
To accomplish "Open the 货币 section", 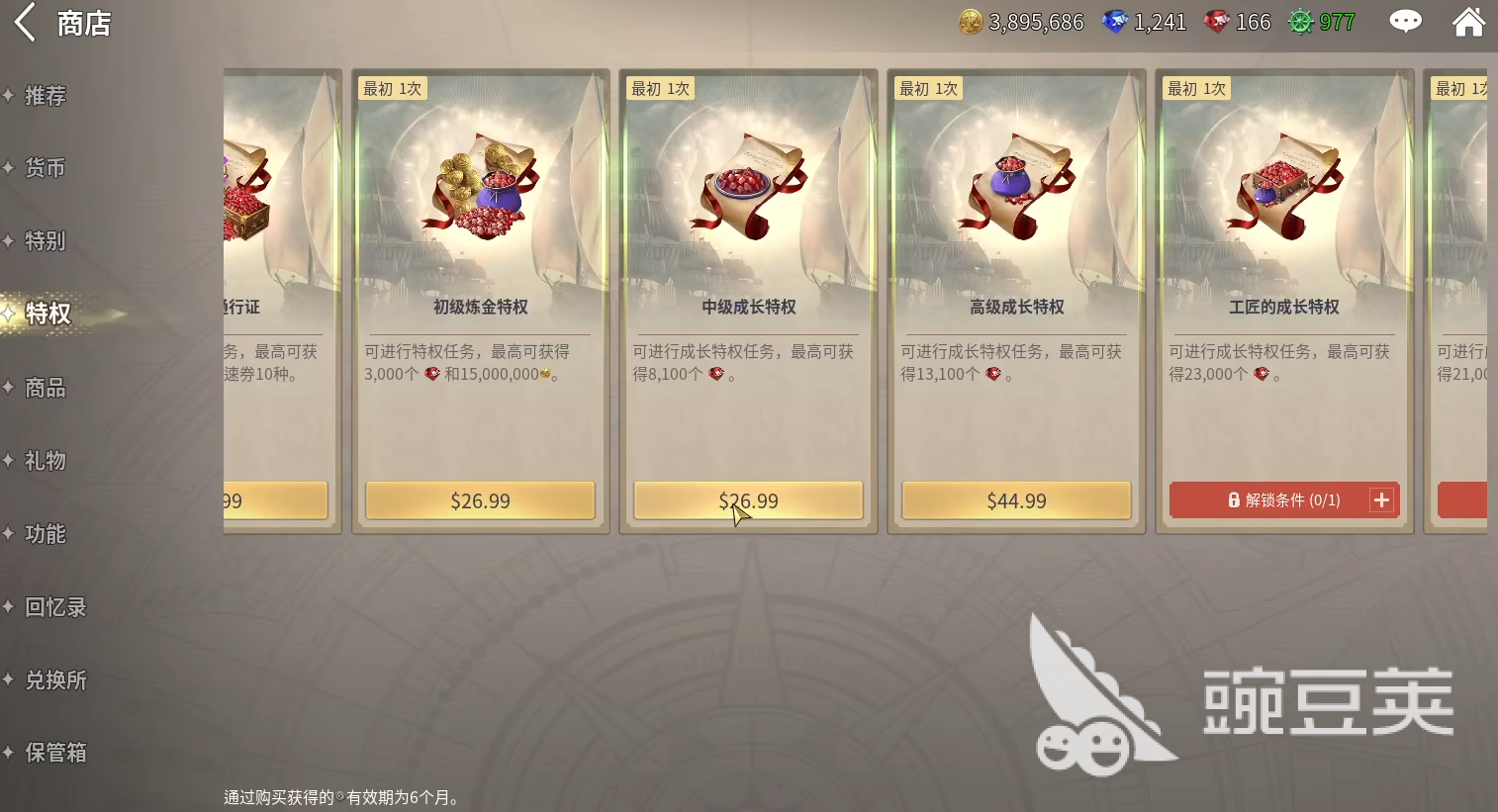I will click(x=46, y=168).
